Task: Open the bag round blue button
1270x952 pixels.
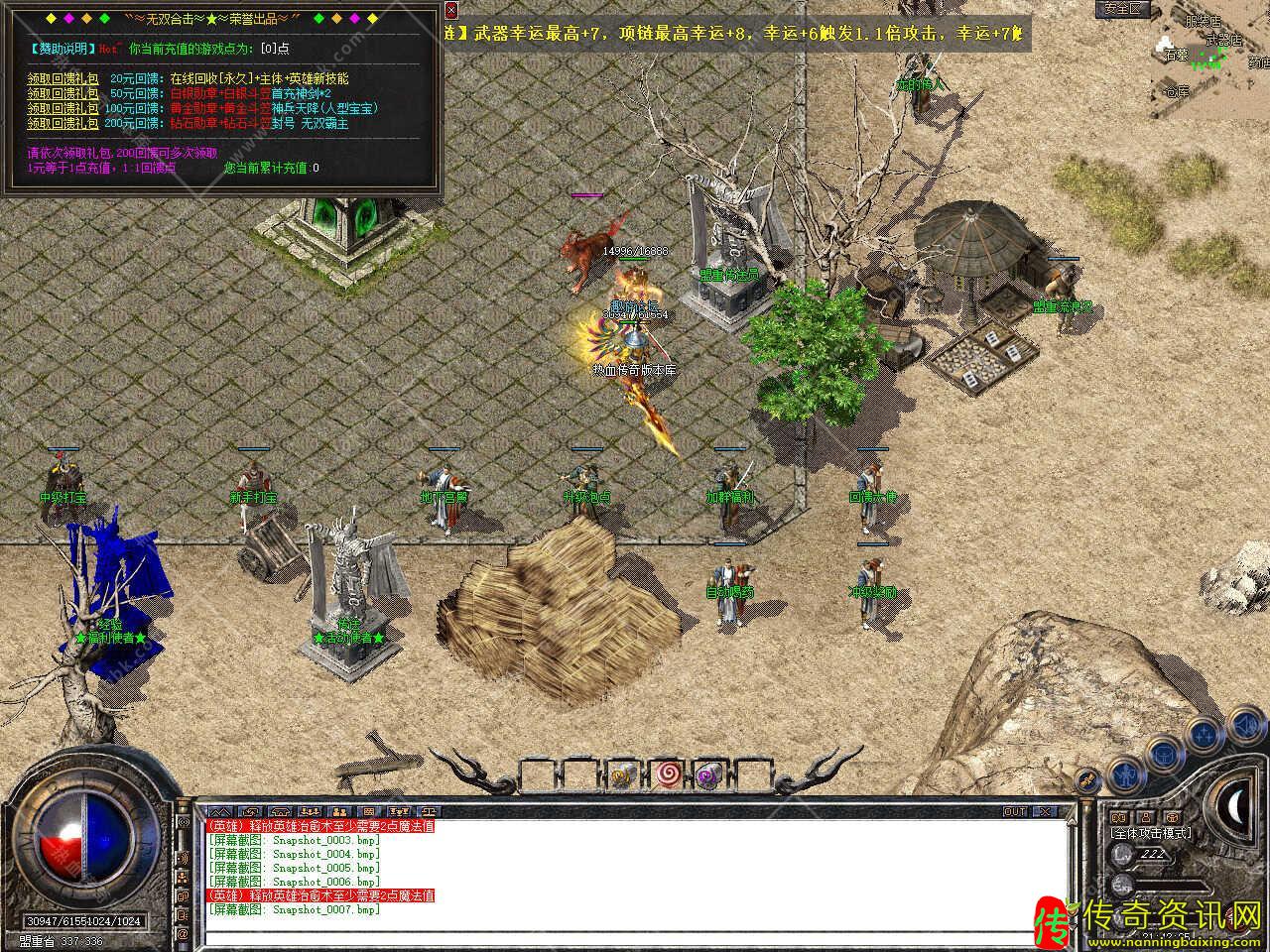Action: (x=1162, y=749)
